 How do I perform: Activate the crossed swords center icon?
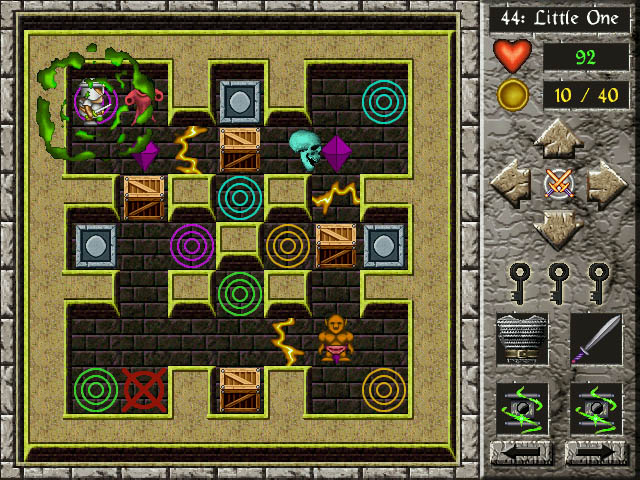558,184
